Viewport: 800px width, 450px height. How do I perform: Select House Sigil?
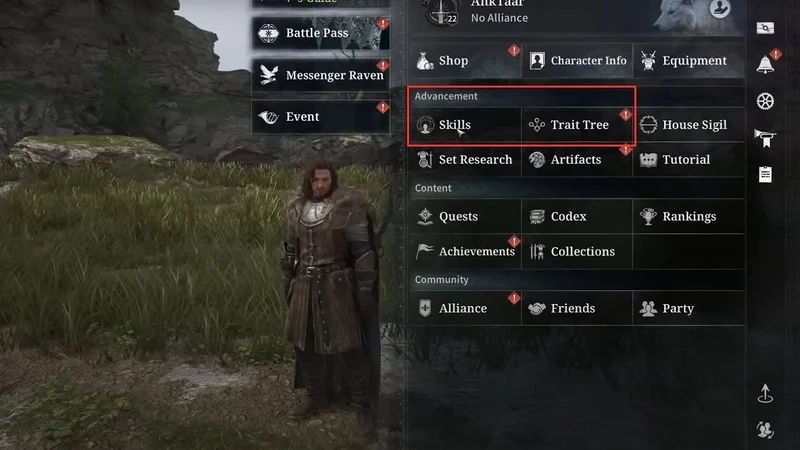pos(688,125)
